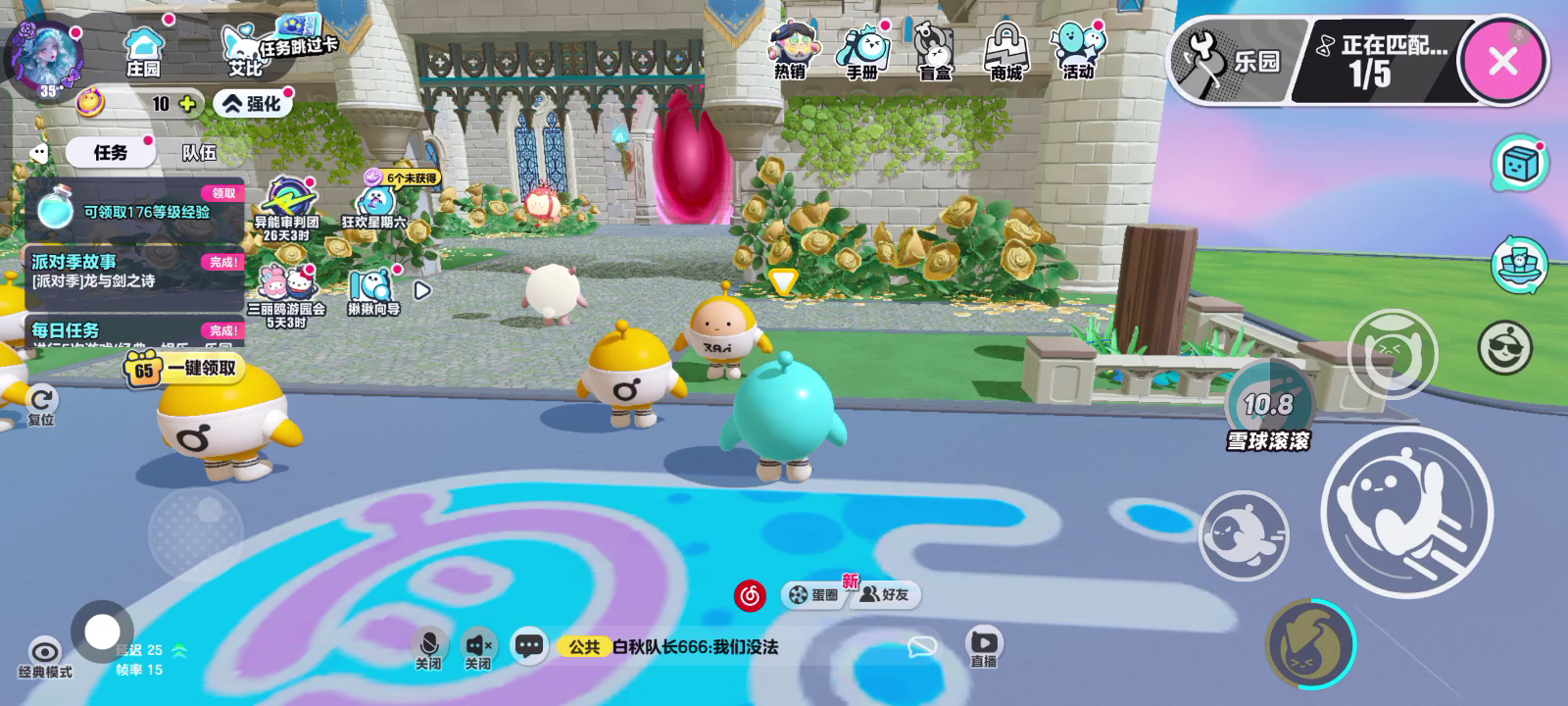Activate the large jump action button
Viewport: 1568px width, 706px height.
(1406, 512)
